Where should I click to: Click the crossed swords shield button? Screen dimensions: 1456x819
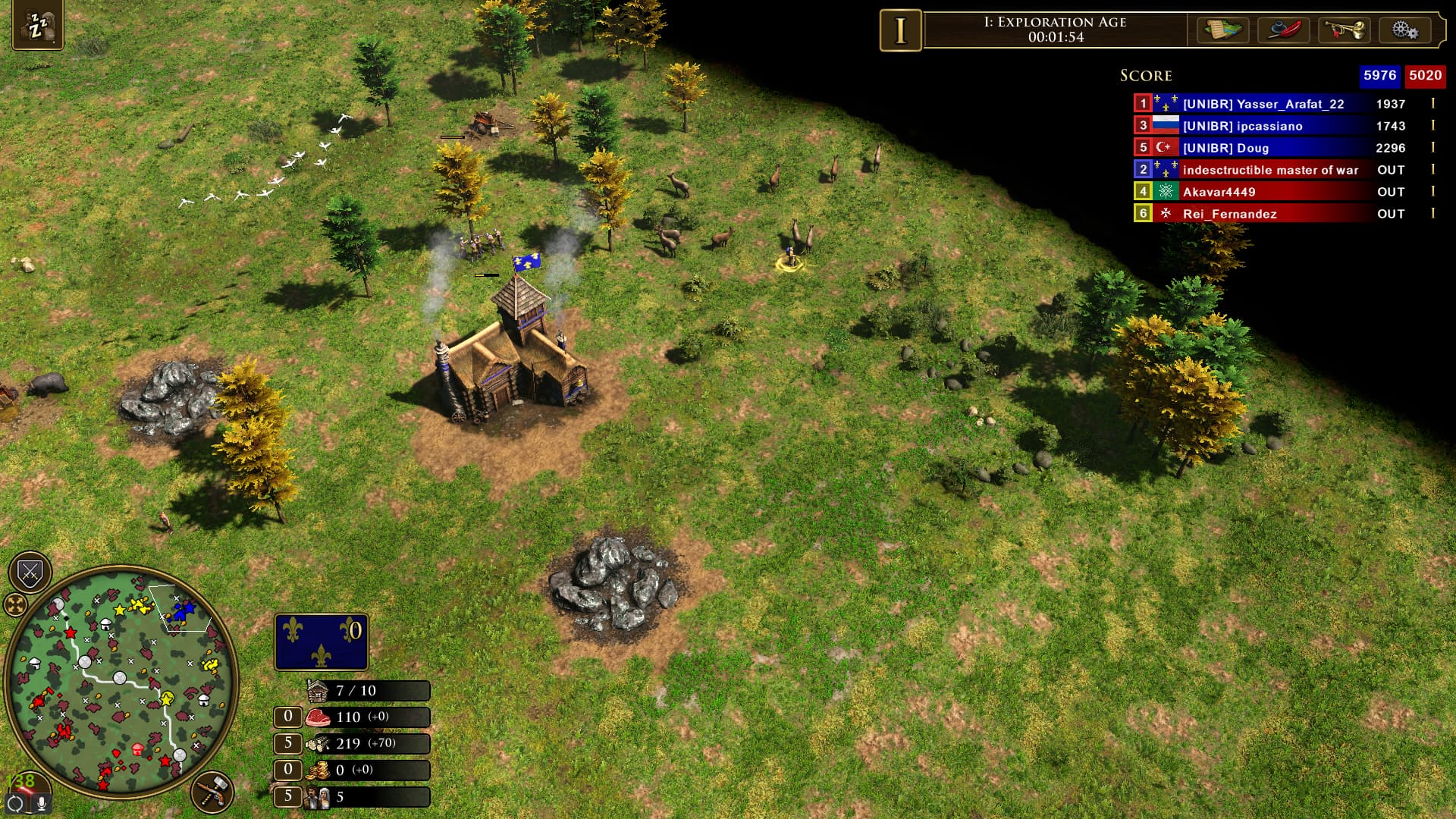pyautogui.click(x=30, y=573)
